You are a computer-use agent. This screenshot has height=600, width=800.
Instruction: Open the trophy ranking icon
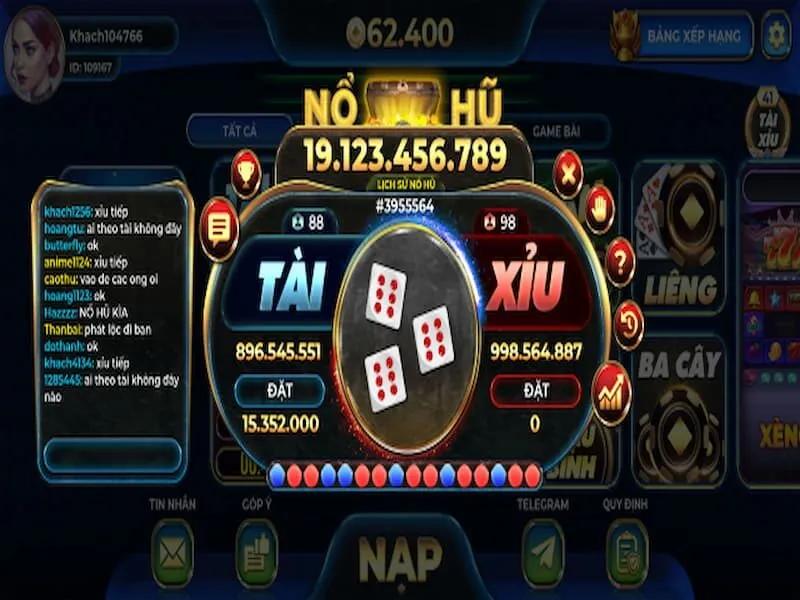[245, 174]
